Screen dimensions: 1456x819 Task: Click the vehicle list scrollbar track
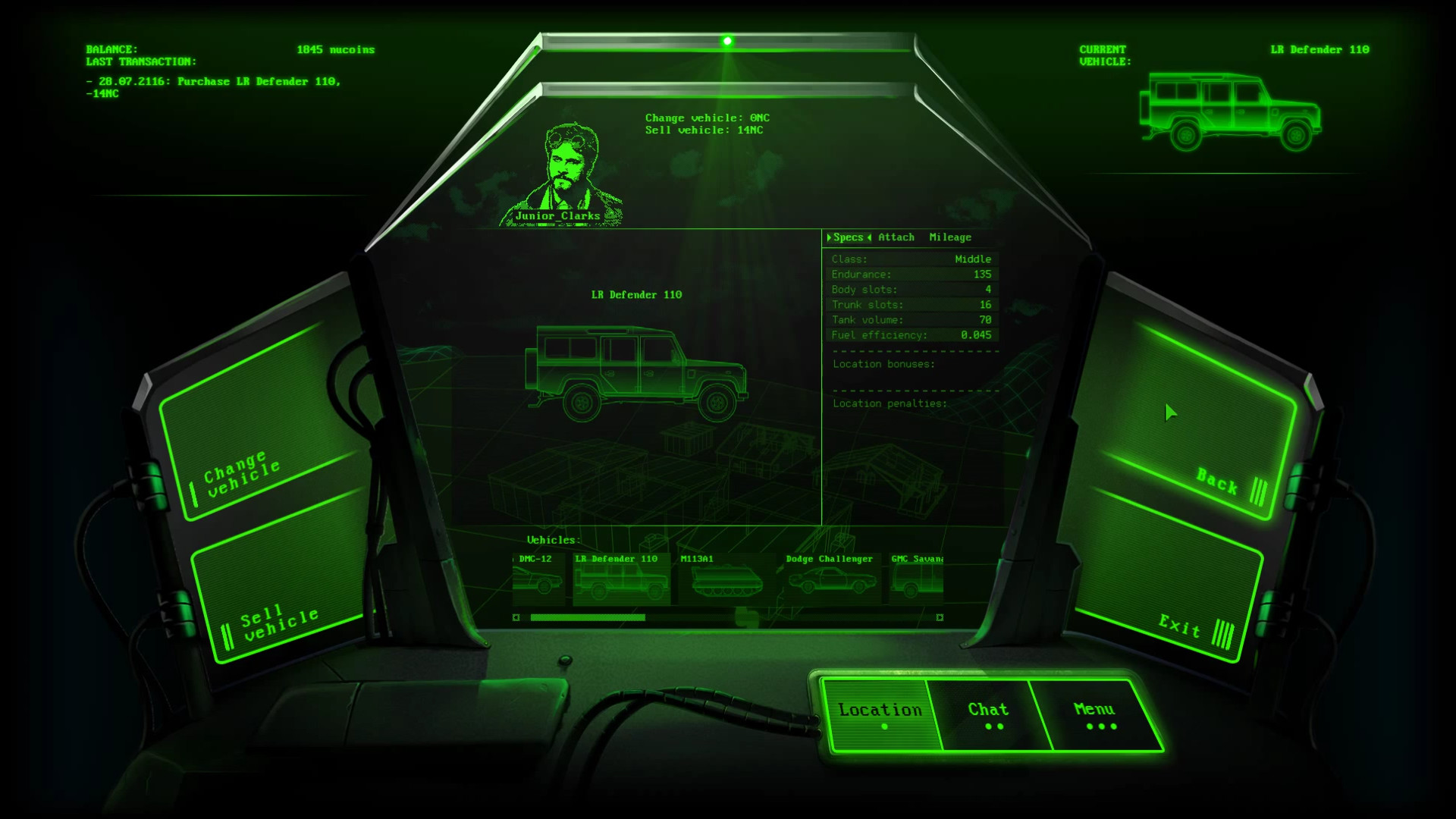[x=728, y=618]
